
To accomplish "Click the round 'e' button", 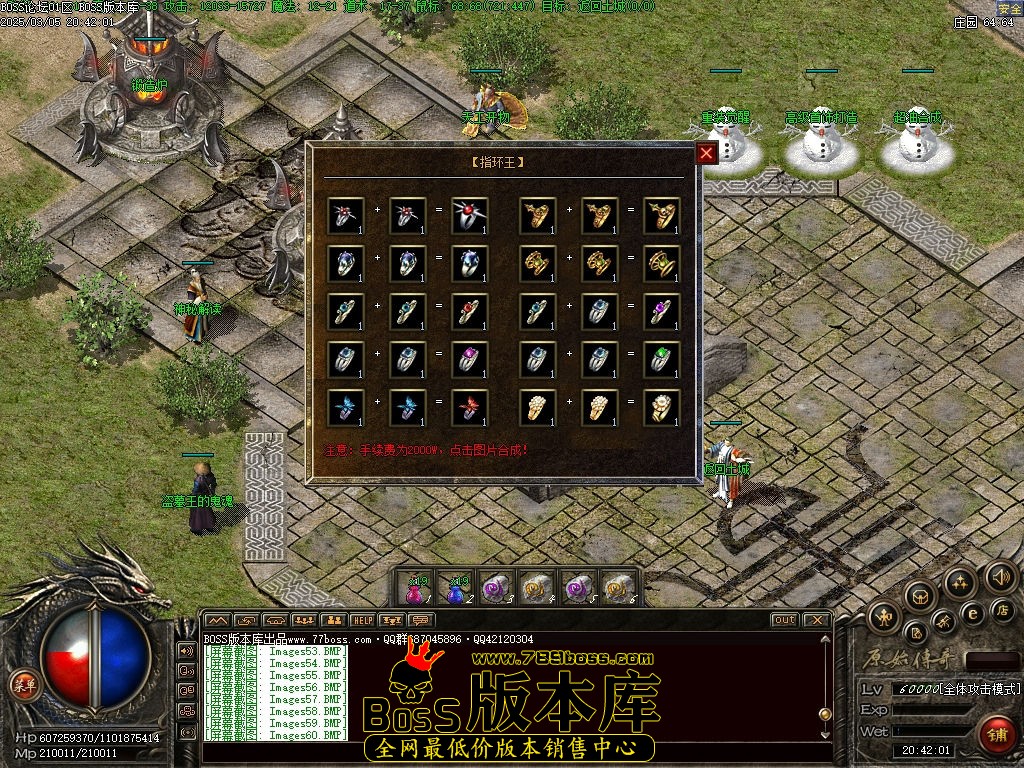I will coord(971,613).
